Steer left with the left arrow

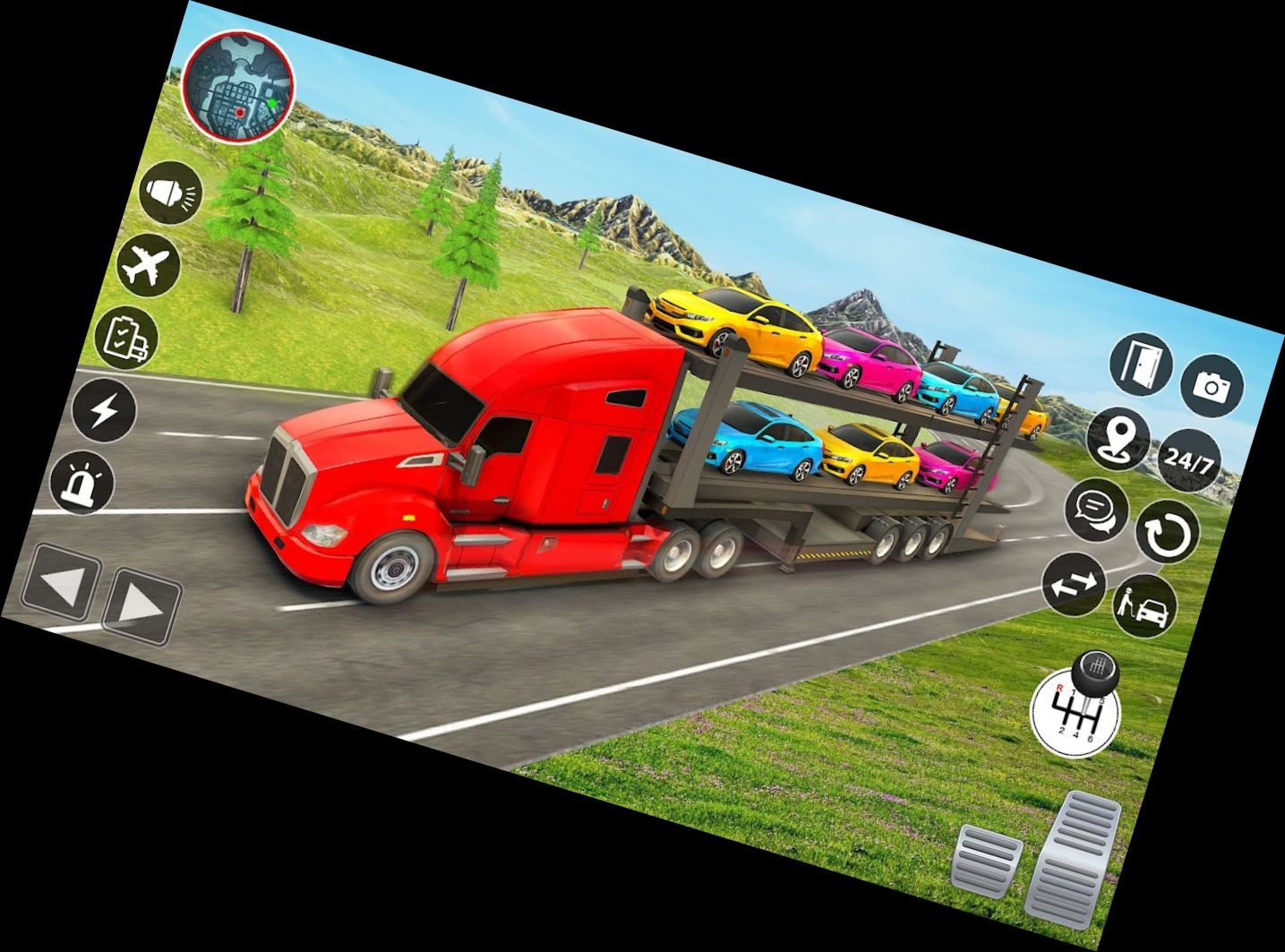pyautogui.click(x=60, y=584)
